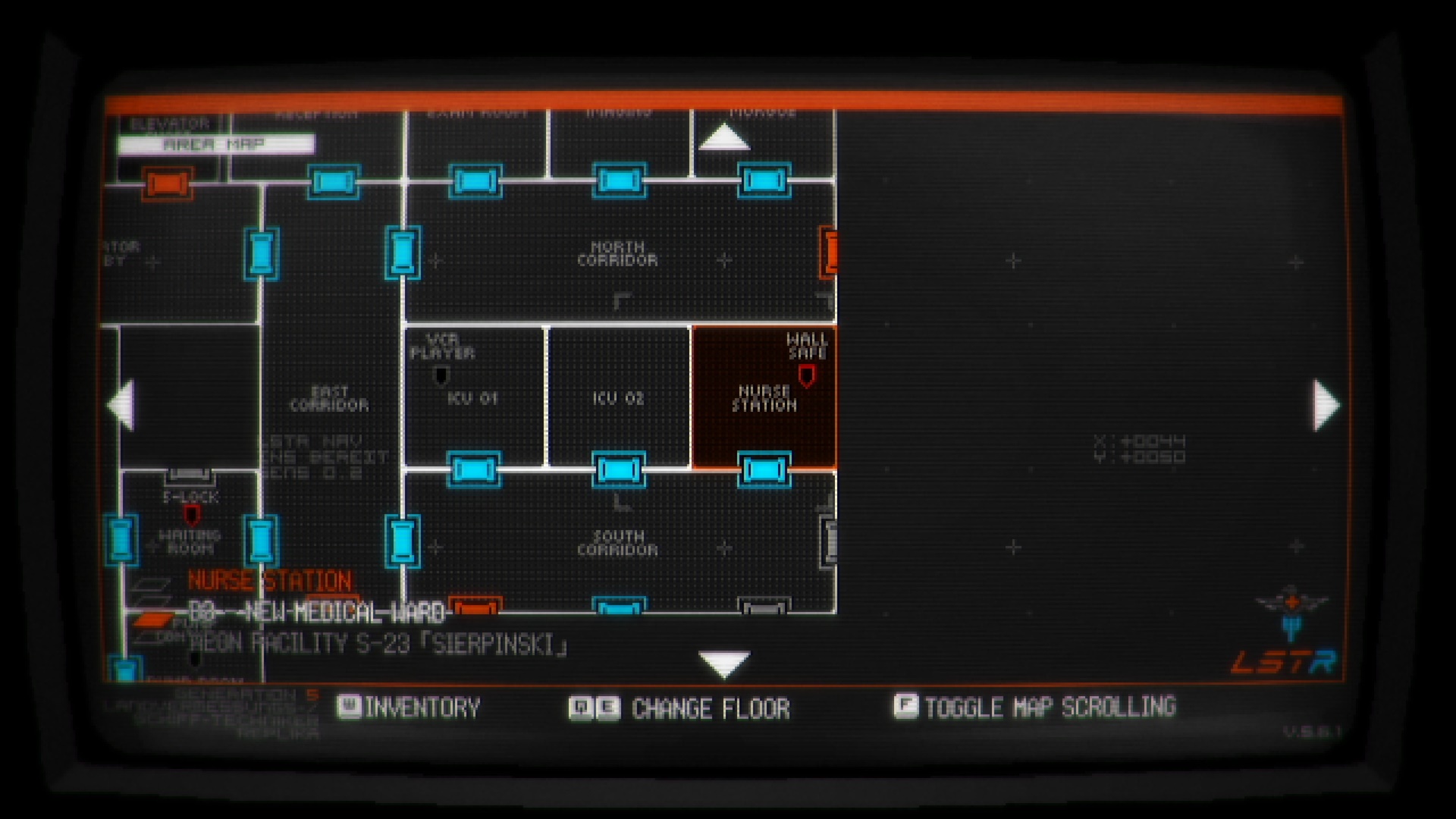Click the VCR Player marker in ICU 01
The image size is (1456, 819).
point(441,373)
